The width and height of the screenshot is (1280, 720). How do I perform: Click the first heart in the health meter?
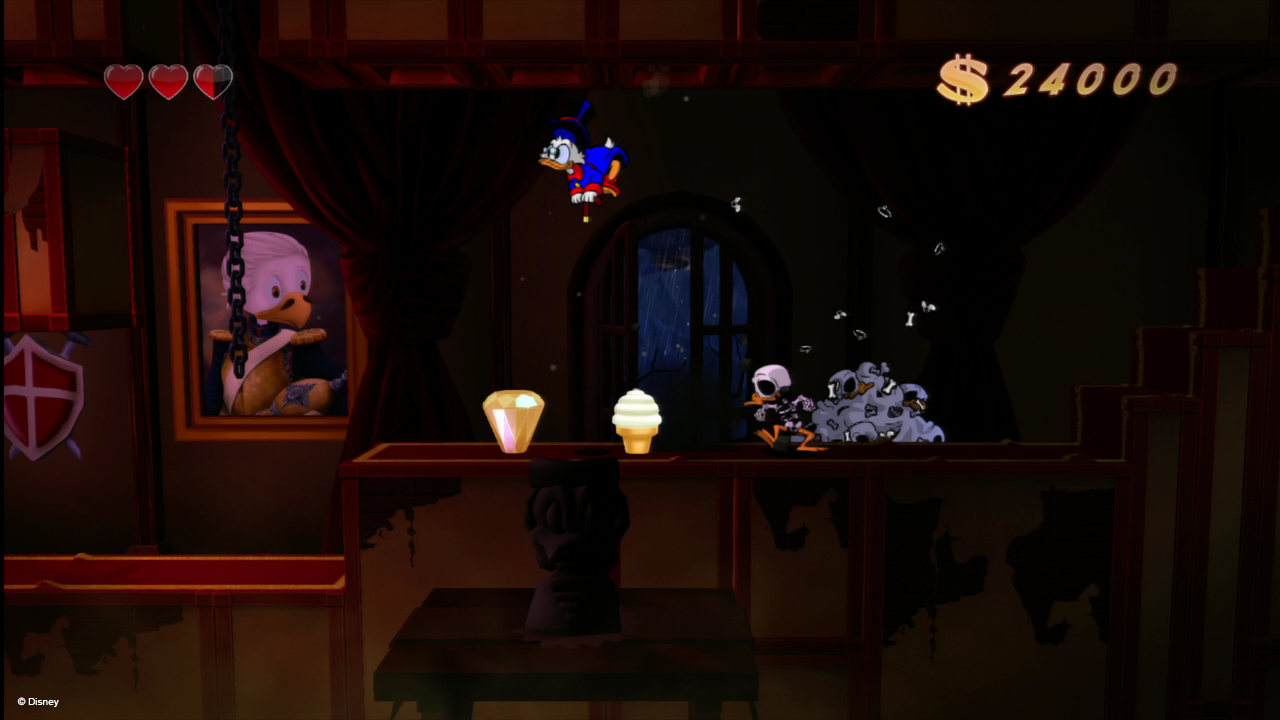coord(122,79)
